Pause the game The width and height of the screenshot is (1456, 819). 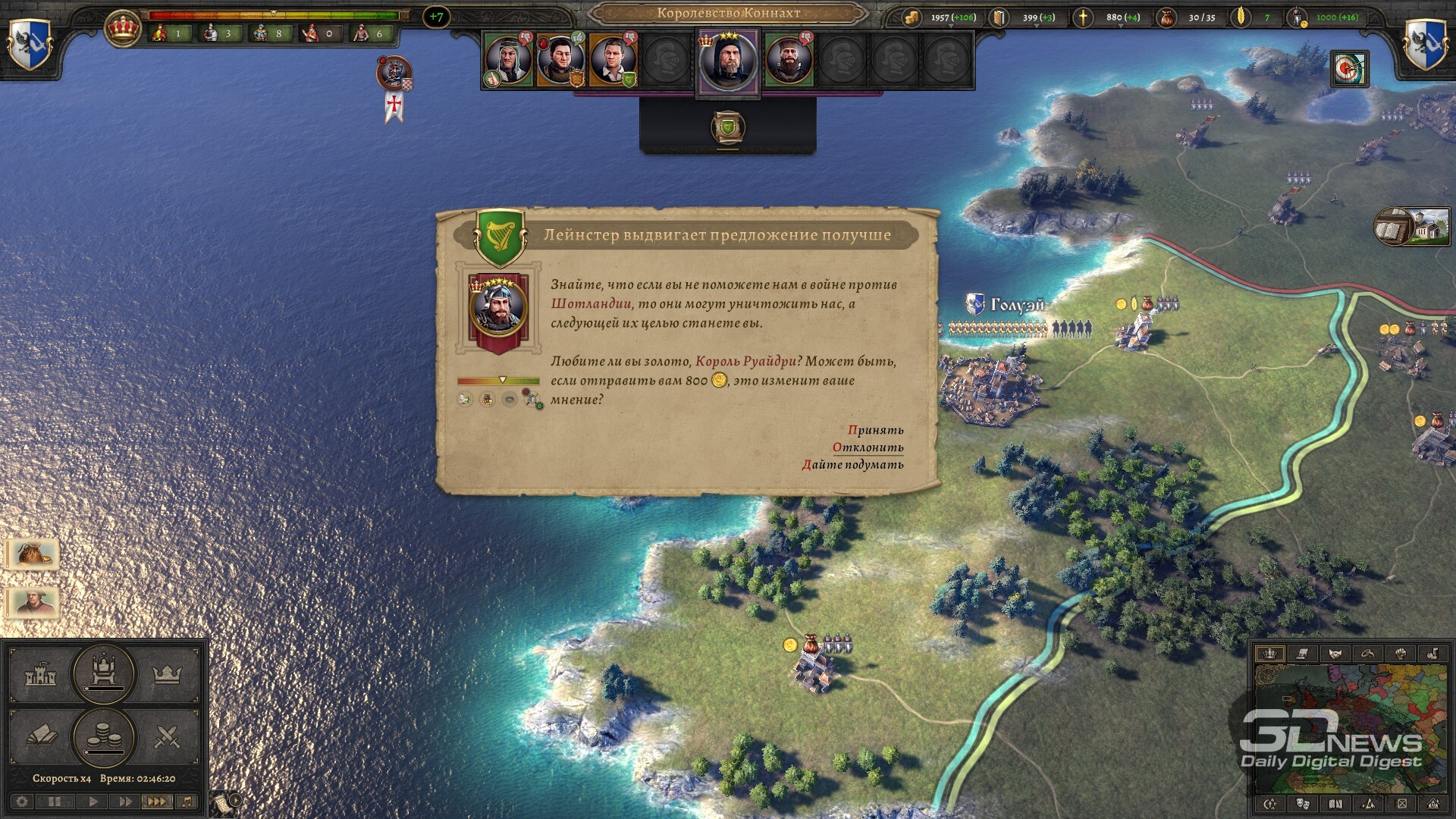pos(55,802)
